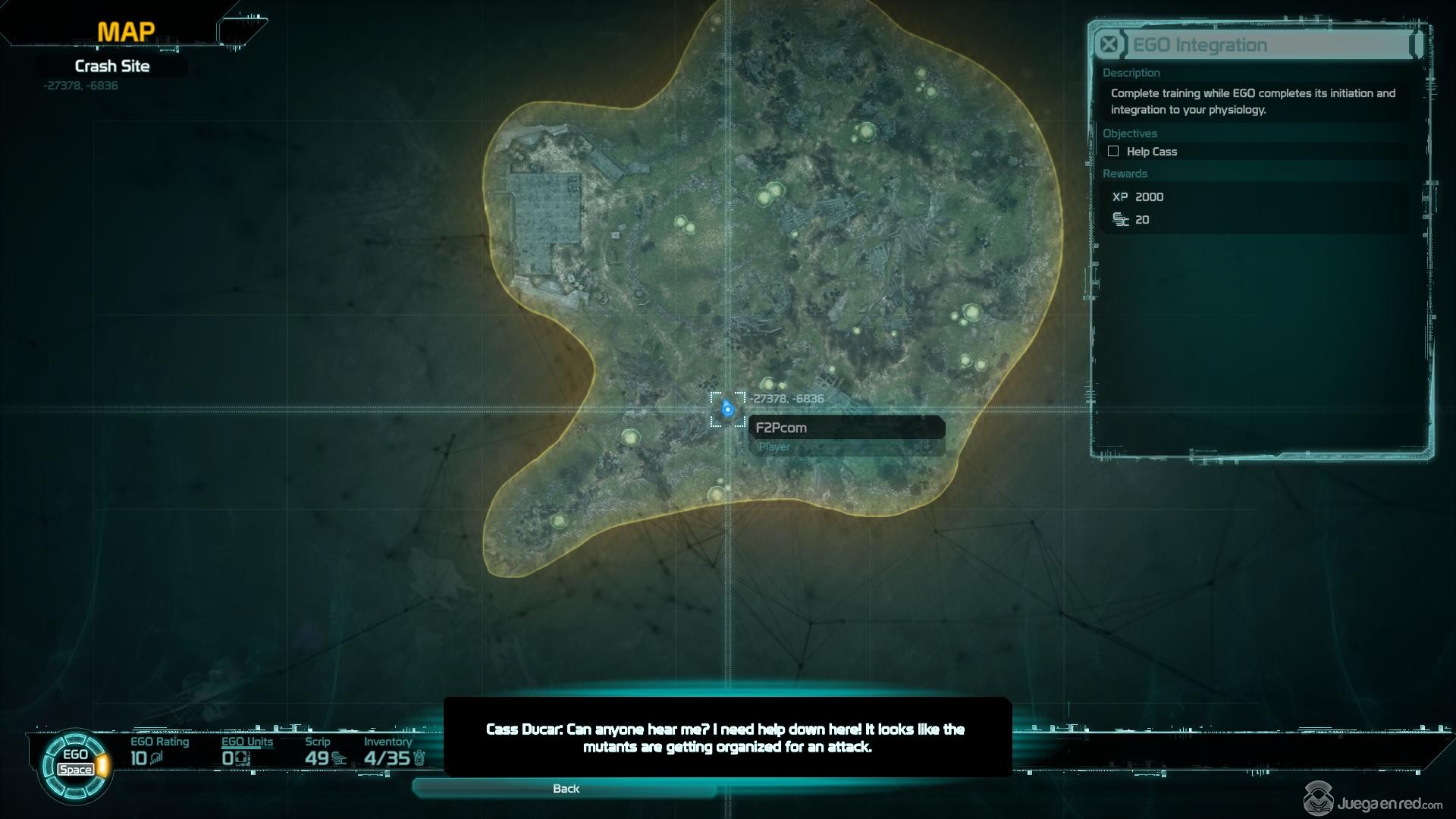The height and width of the screenshot is (819, 1456).
Task: Select the F2Pcom player marker on map
Action: [x=727, y=409]
